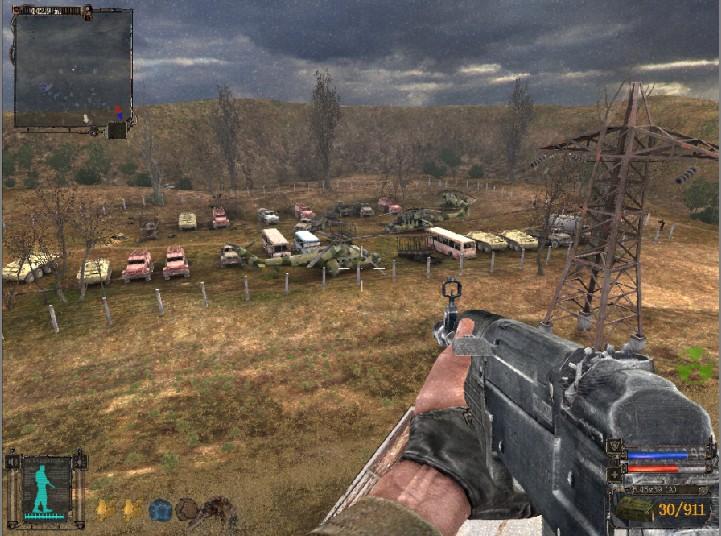Screen dimensions: 721x536
Task: Click the minimap in the corner
Action: click(x=72, y=68)
